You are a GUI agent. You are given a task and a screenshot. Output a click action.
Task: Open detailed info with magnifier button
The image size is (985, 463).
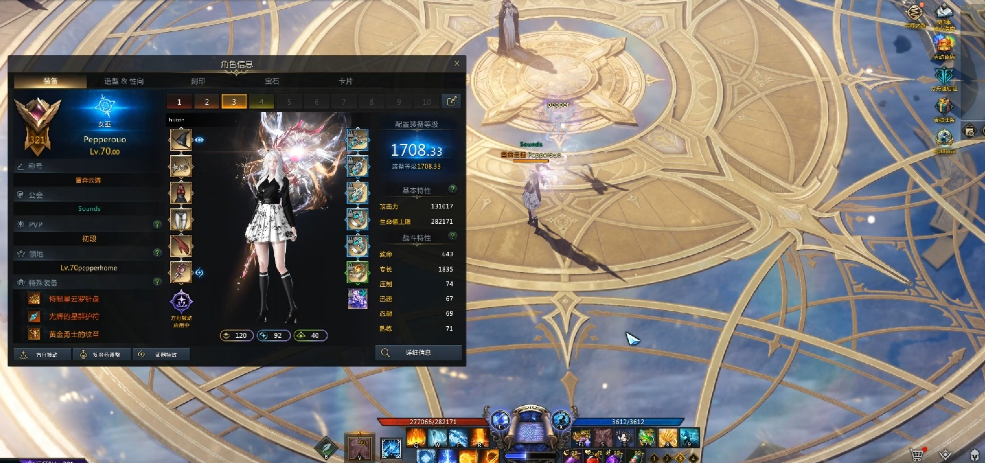click(x=418, y=352)
